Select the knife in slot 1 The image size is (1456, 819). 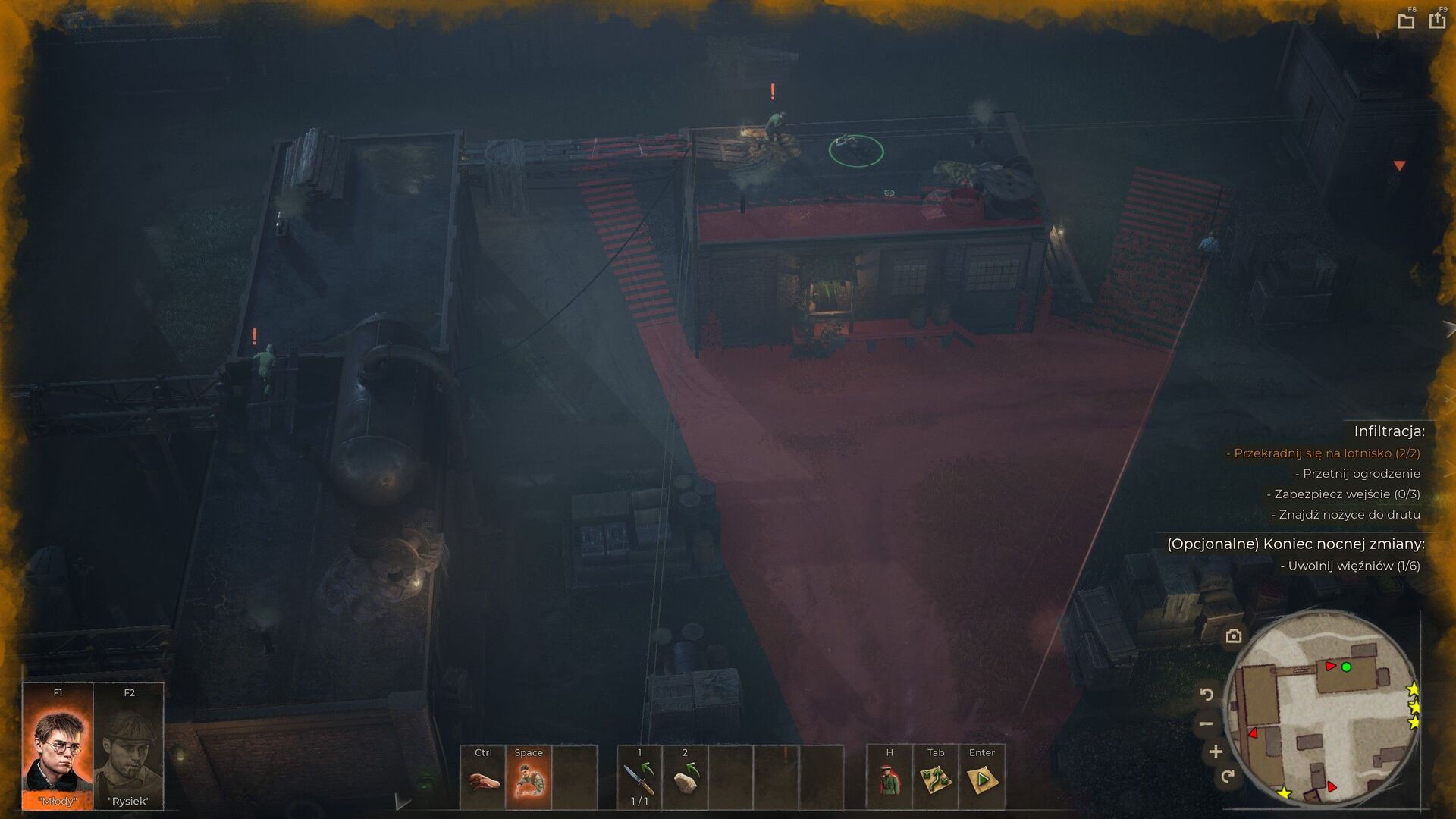point(639,779)
